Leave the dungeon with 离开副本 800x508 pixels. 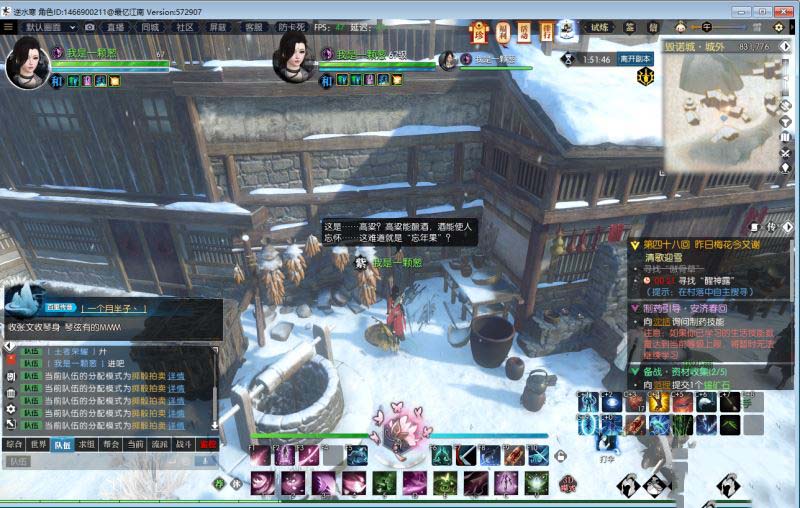pyautogui.click(x=636, y=59)
